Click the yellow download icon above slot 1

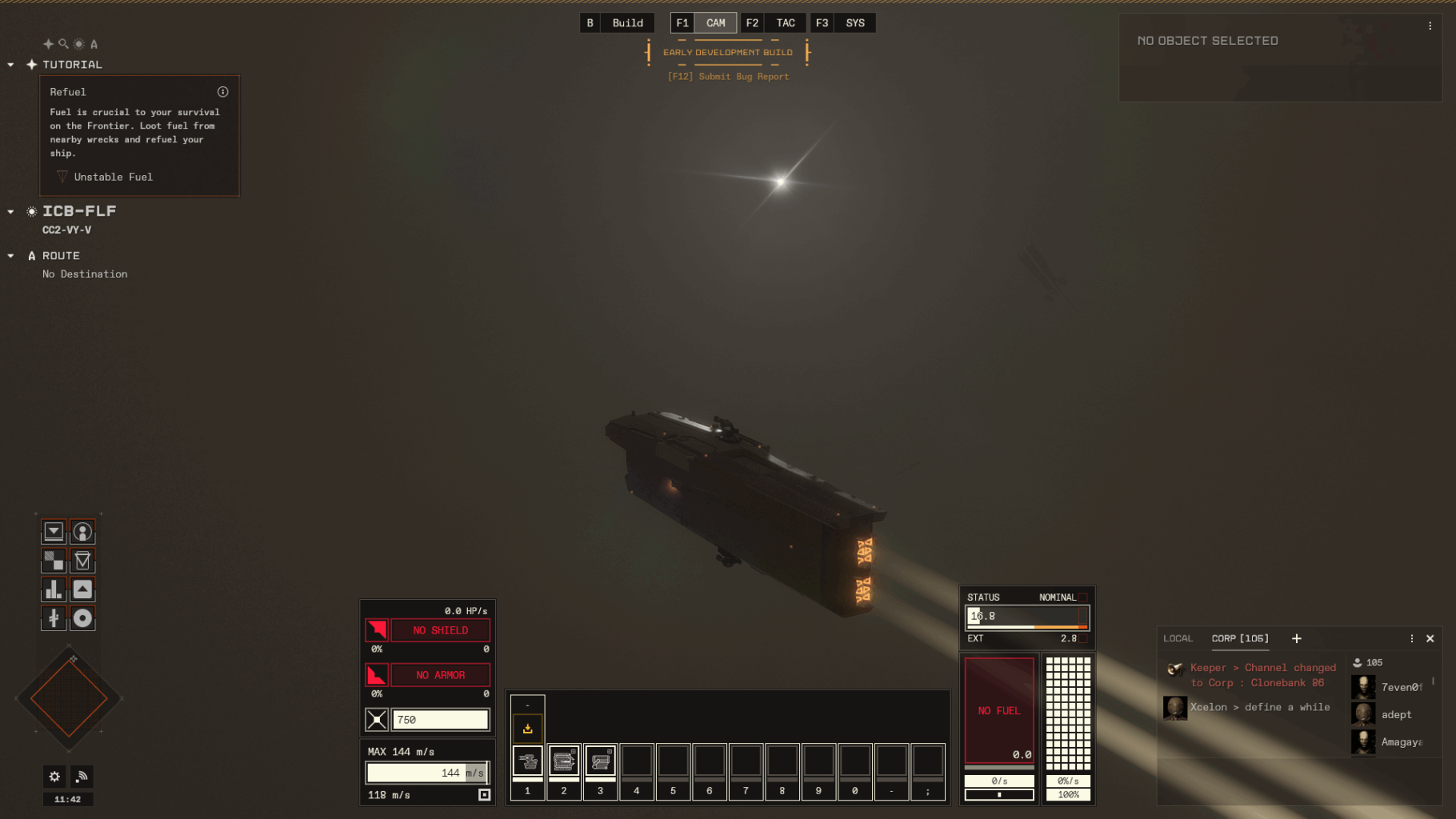527,729
